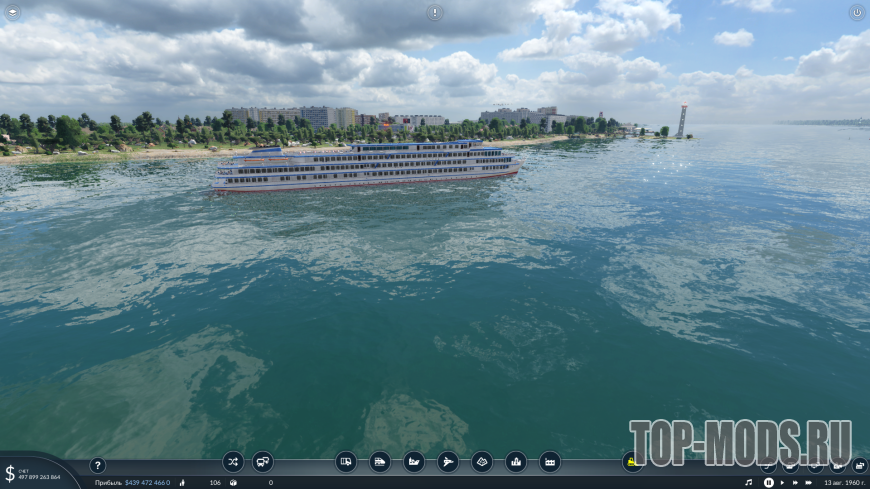870x489 pixels.
Task: Open the exclamation mark notifications icon
Action: tap(434, 12)
